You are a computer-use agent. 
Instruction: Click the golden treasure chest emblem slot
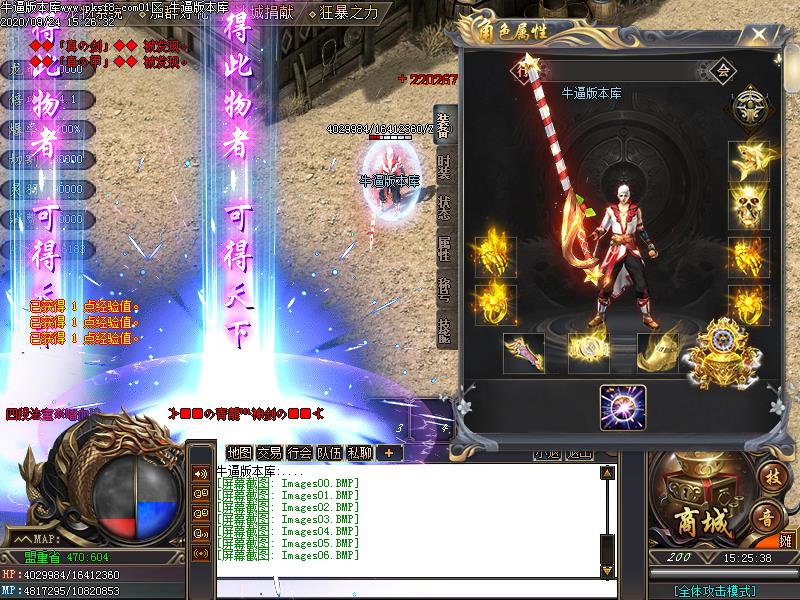click(x=720, y=350)
